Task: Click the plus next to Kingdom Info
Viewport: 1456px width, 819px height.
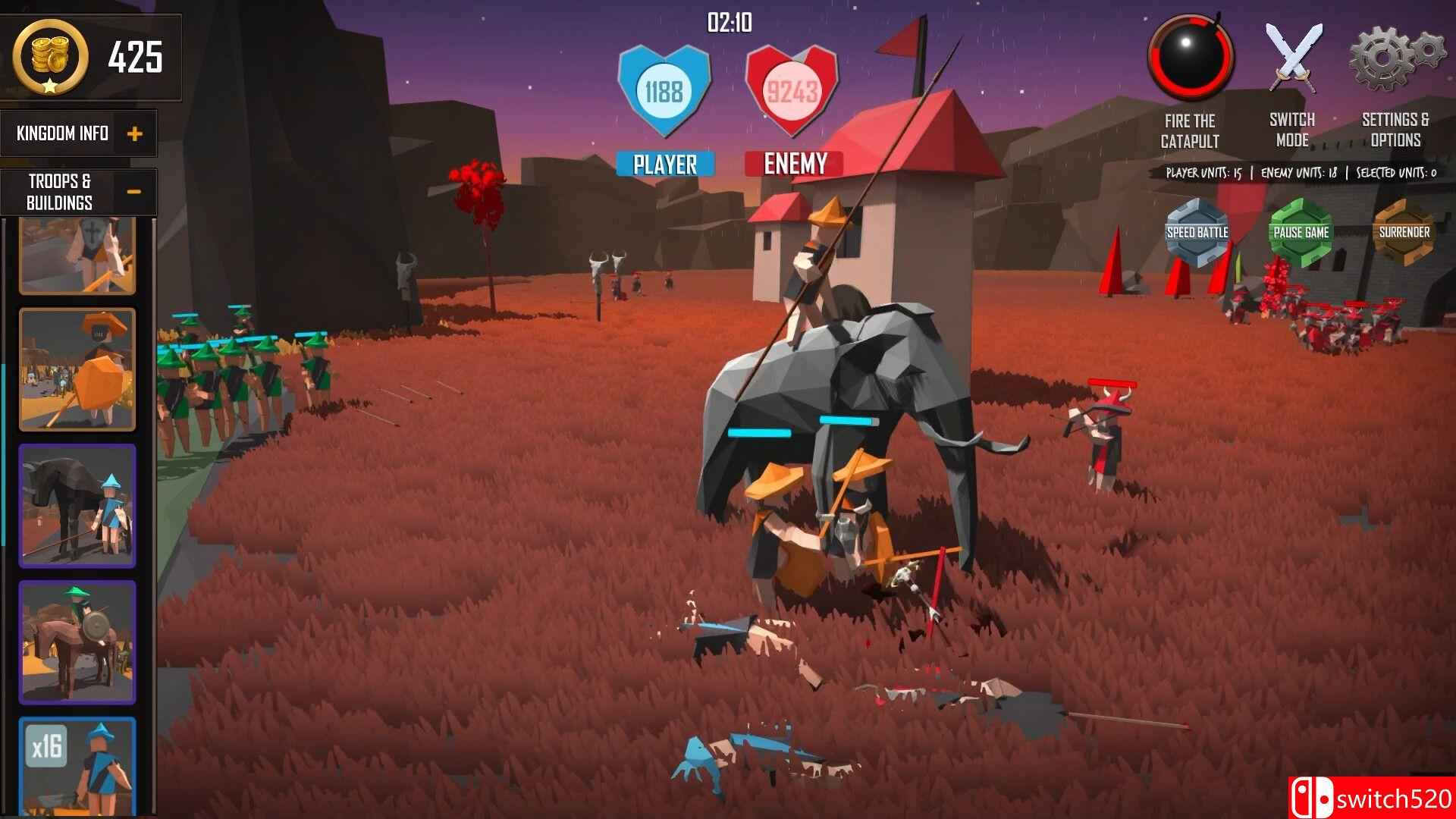Action: [x=136, y=133]
